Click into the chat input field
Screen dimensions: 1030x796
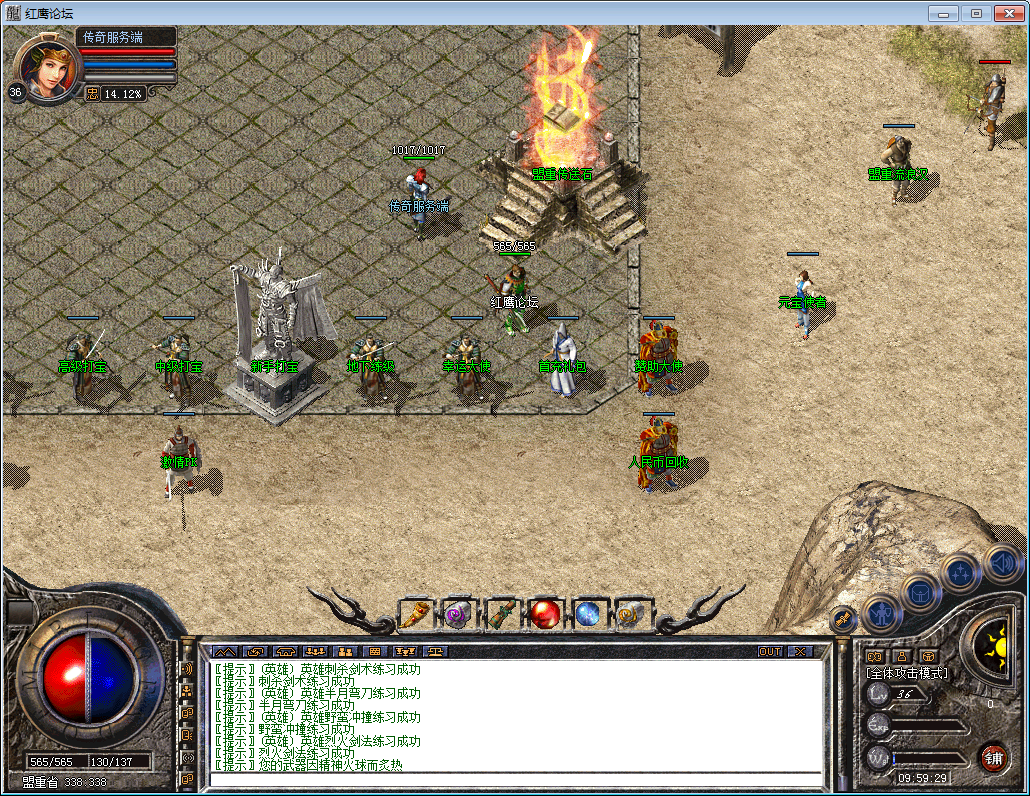(515, 780)
